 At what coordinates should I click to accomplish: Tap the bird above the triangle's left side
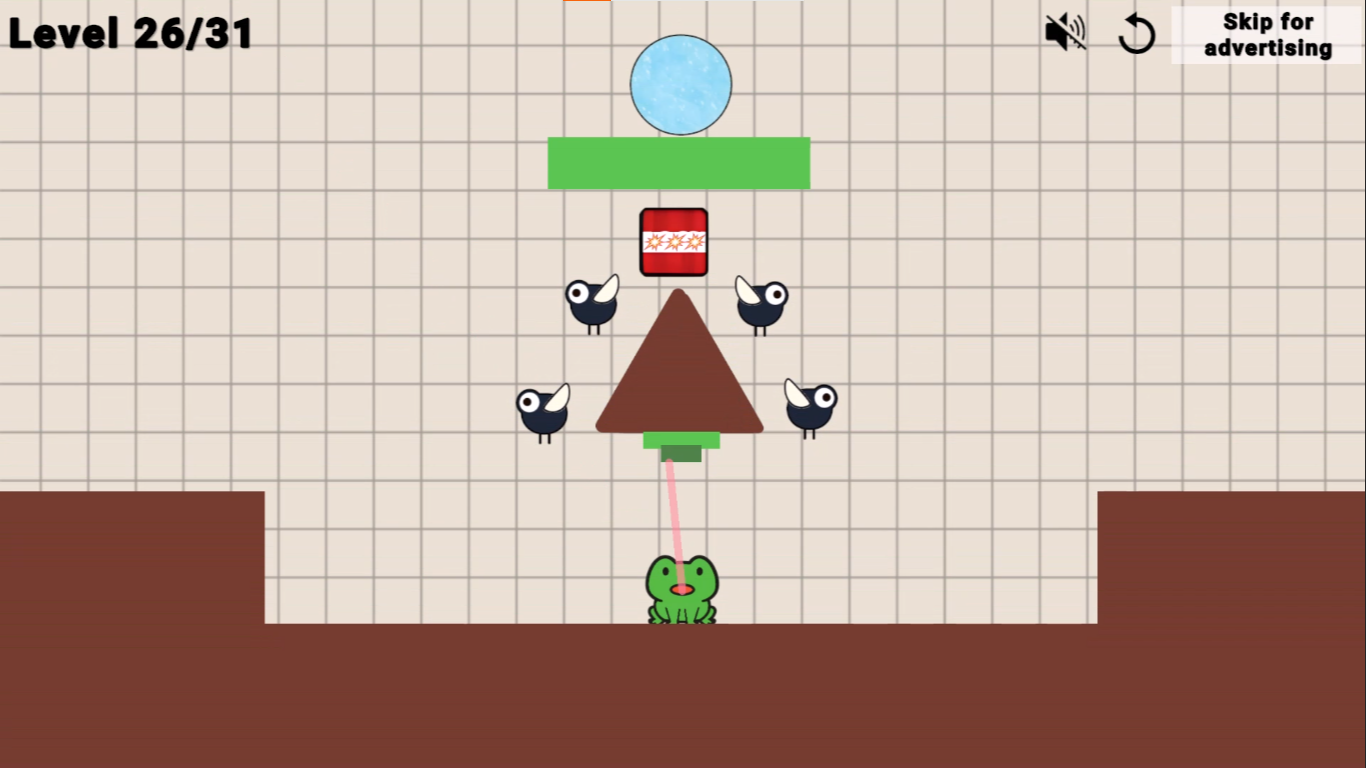[592, 305]
